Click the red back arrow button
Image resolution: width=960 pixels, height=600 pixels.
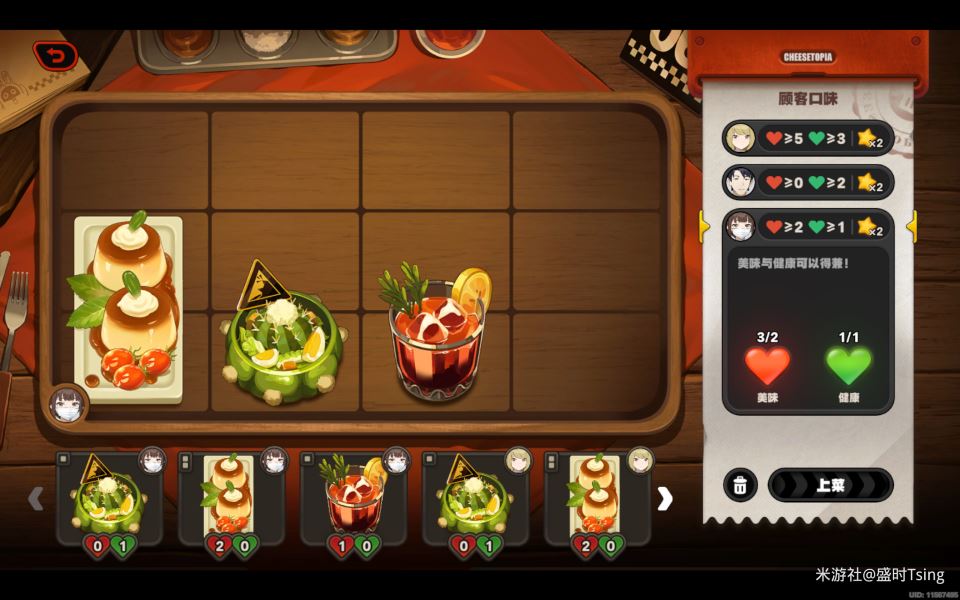tap(55, 56)
